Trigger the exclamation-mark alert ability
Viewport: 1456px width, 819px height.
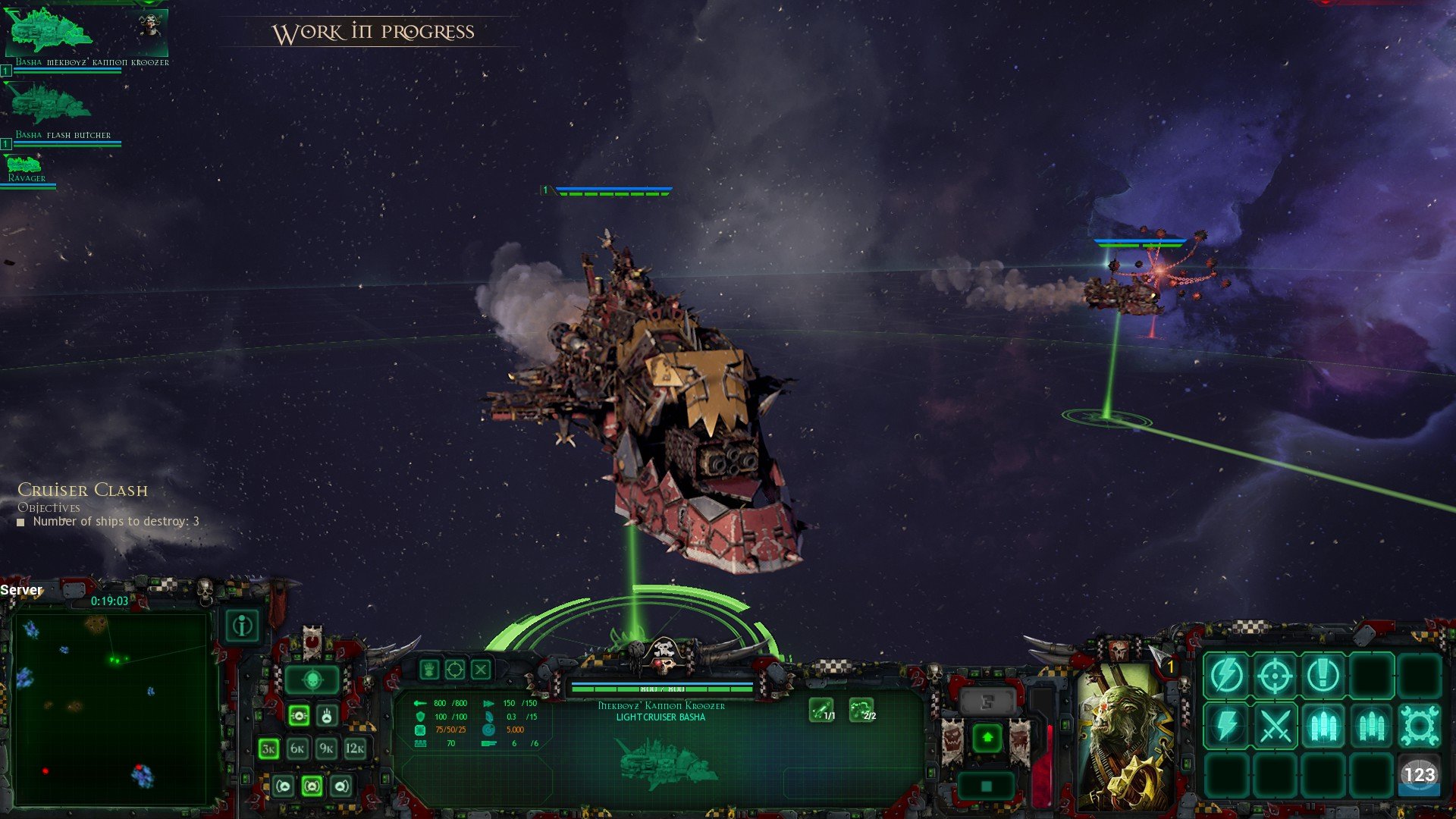point(1323,674)
